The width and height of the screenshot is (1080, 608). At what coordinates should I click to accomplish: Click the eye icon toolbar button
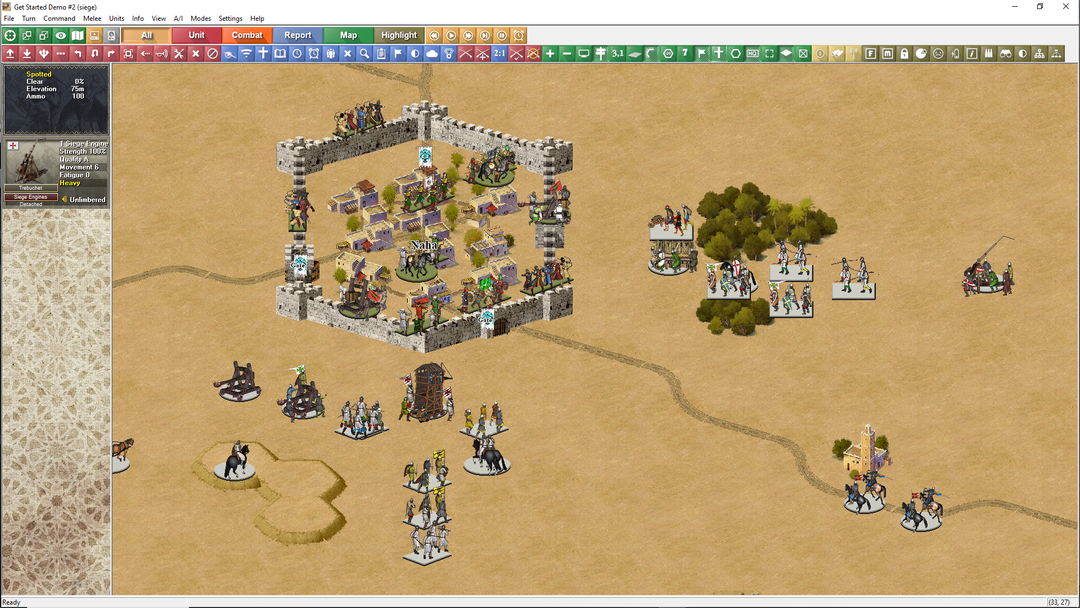pyautogui.click(x=61, y=35)
